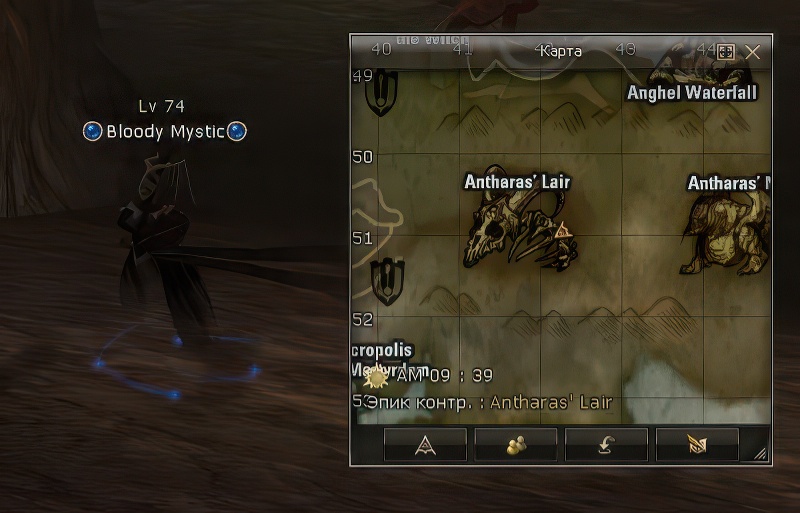Select the Anghel Waterfall map label
This screenshot has width=800, height=513.
(x=691, y=93)
